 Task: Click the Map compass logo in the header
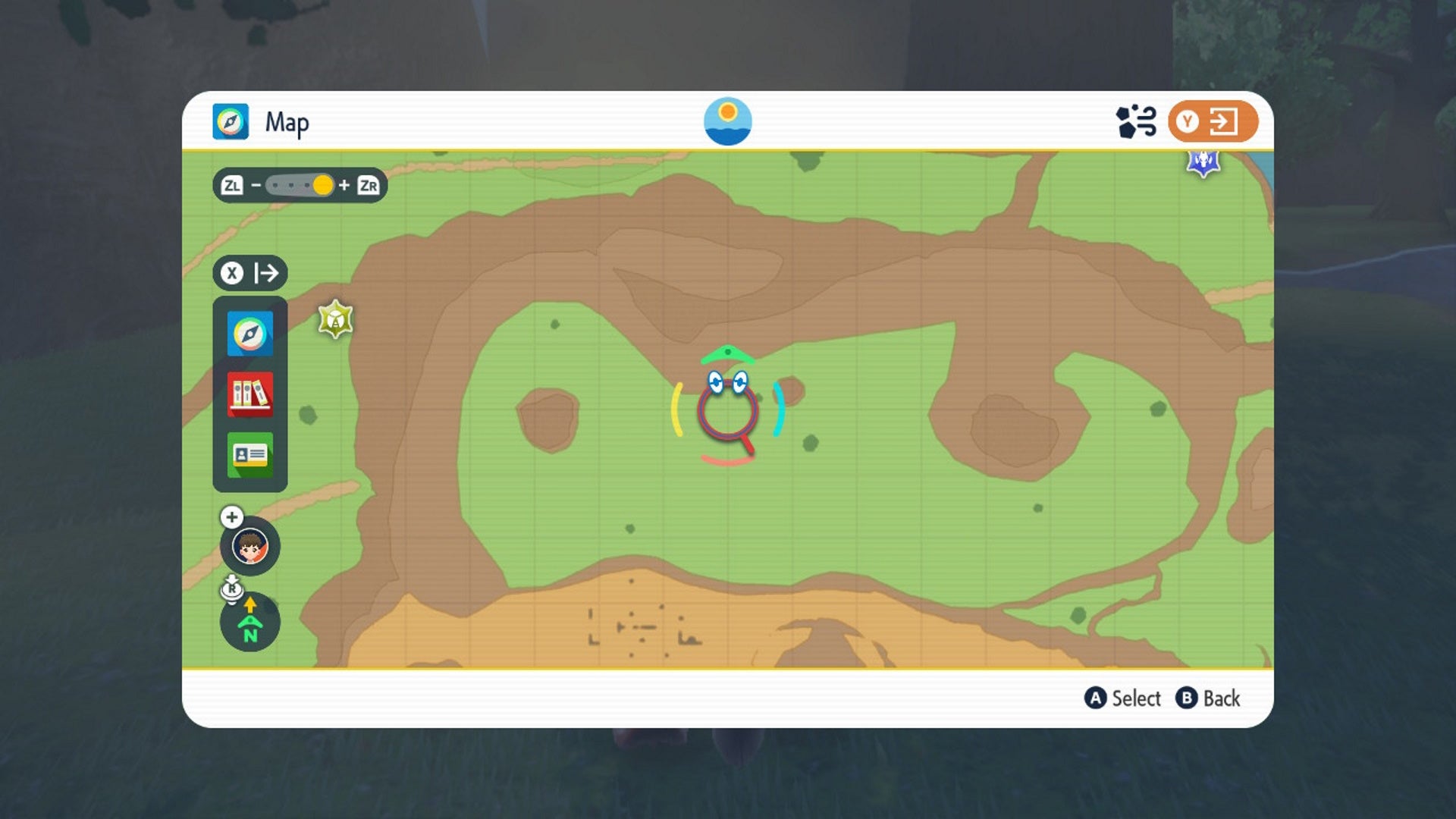(230, 121)
